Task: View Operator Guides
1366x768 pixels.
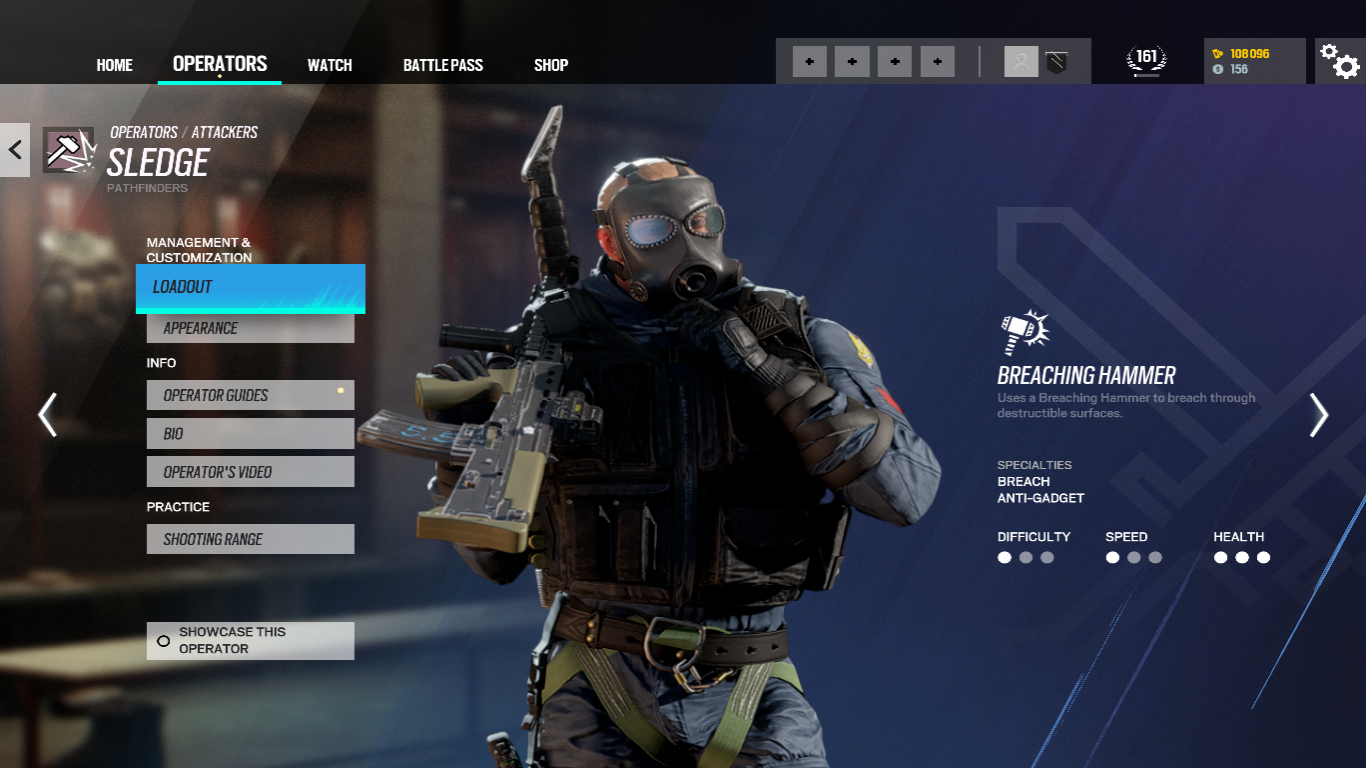Action: click(x=250, y=395)
